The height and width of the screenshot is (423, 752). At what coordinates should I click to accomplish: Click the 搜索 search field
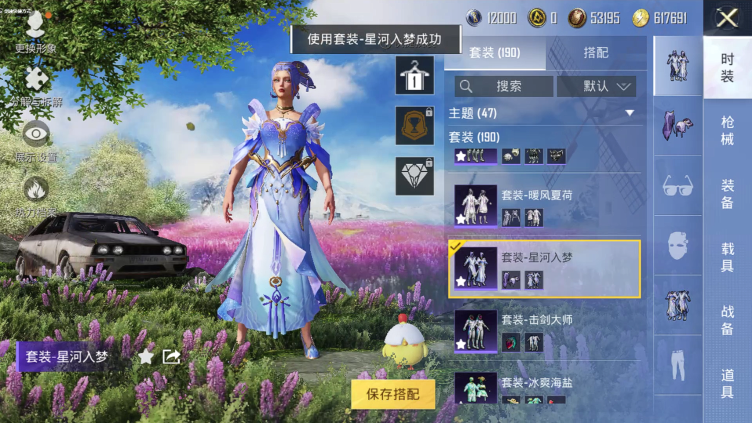point(503,86)
